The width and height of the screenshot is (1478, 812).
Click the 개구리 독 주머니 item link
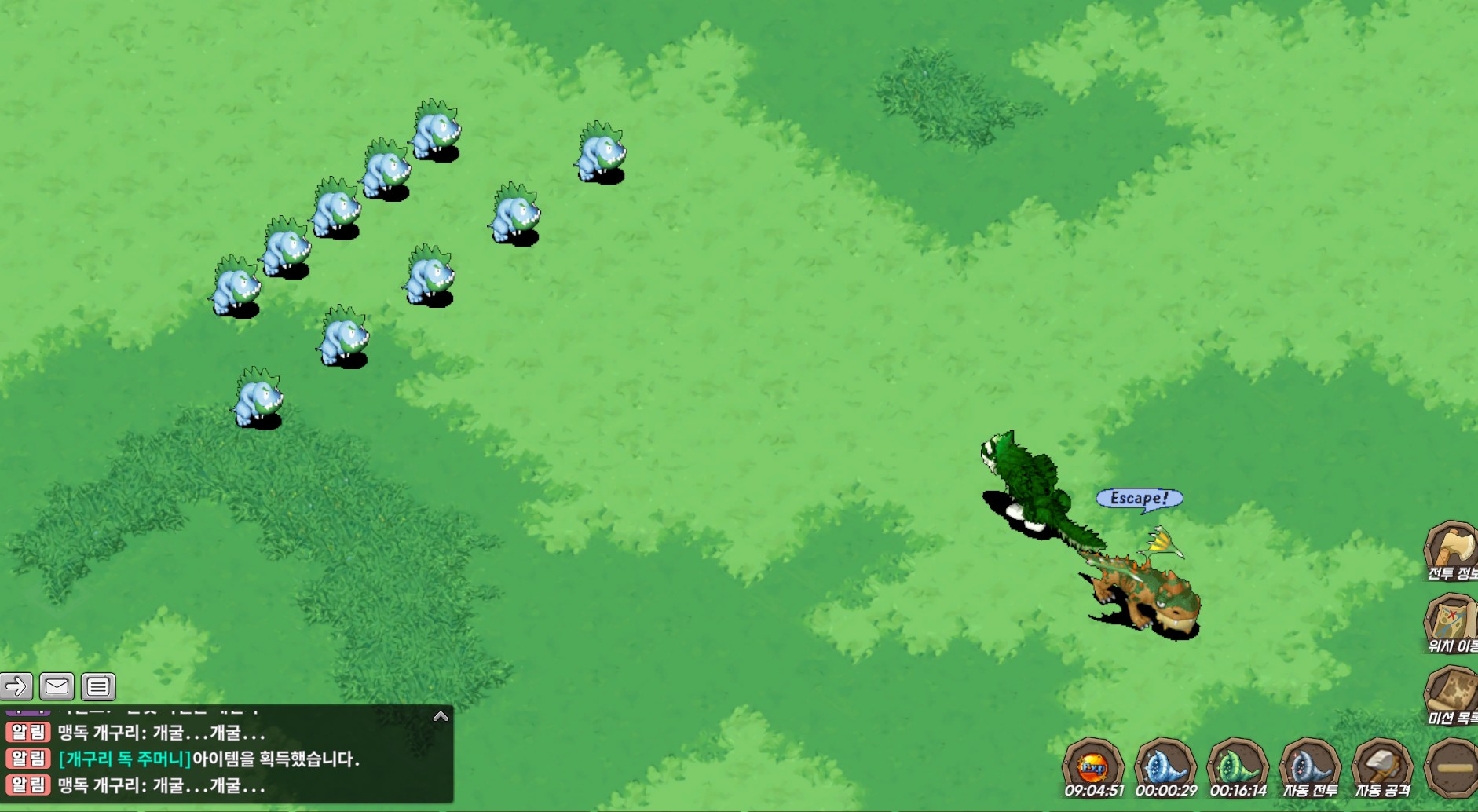pos(125,759)
